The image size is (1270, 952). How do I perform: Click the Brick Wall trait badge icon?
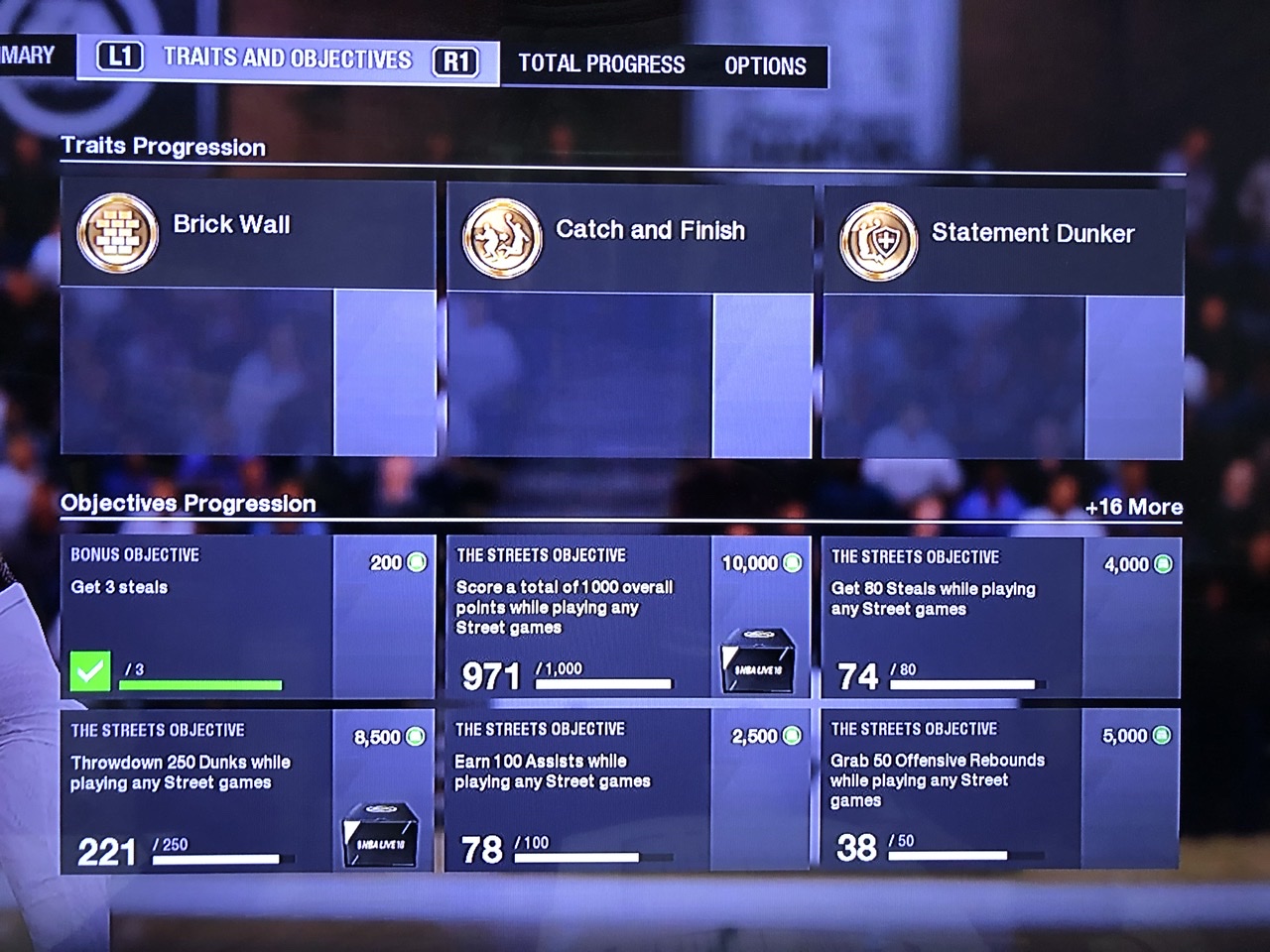coord(118,234)
